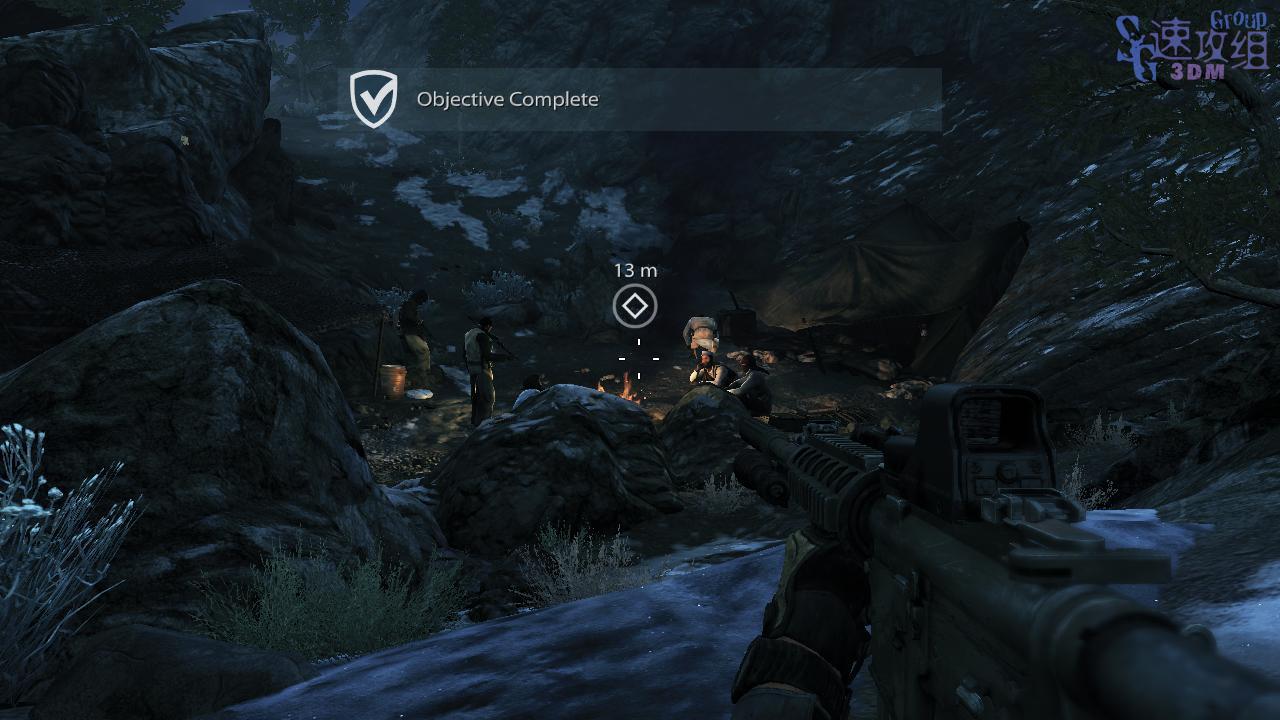Click the shield checkmark objective icon
This screenshot has height=720, width=1280.
[374, 99]
